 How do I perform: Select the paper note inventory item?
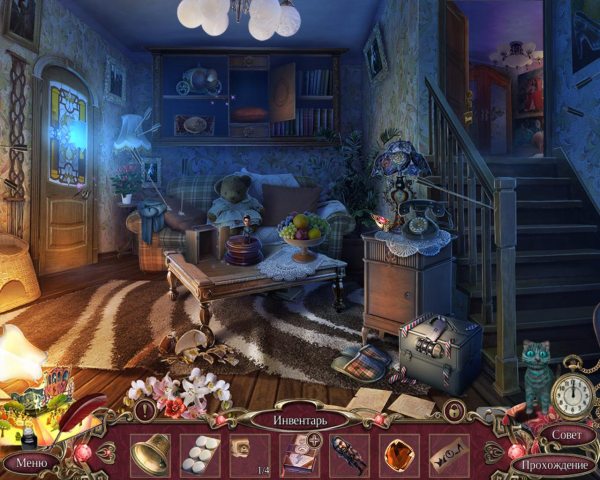click(448, 454)
